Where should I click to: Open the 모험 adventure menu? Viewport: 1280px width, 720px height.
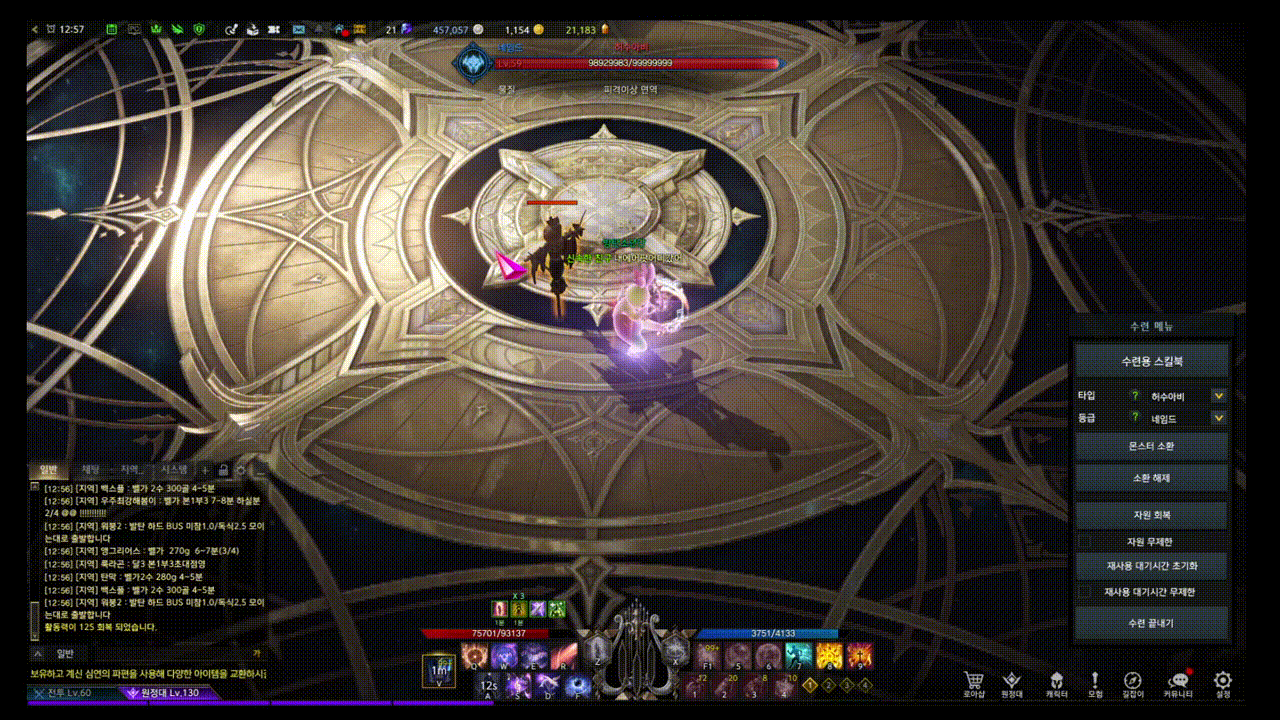coord(1095,682)
